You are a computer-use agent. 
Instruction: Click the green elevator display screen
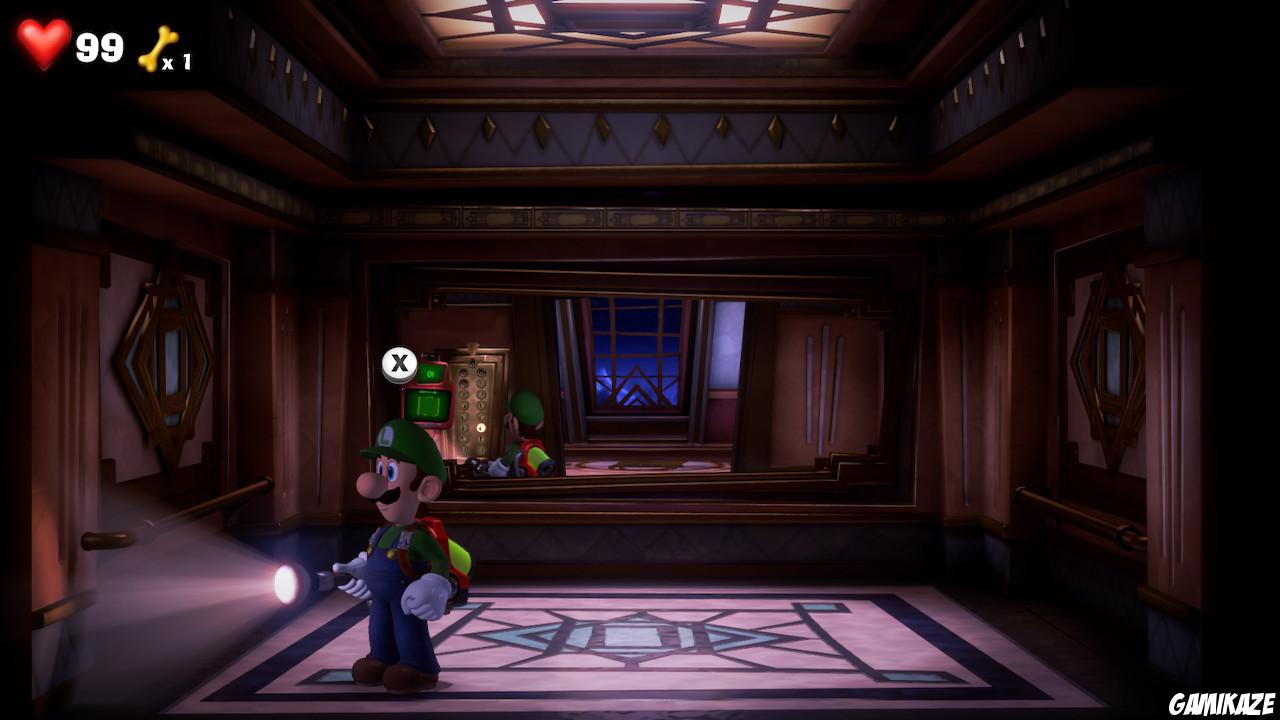click(x=430, y=403)
